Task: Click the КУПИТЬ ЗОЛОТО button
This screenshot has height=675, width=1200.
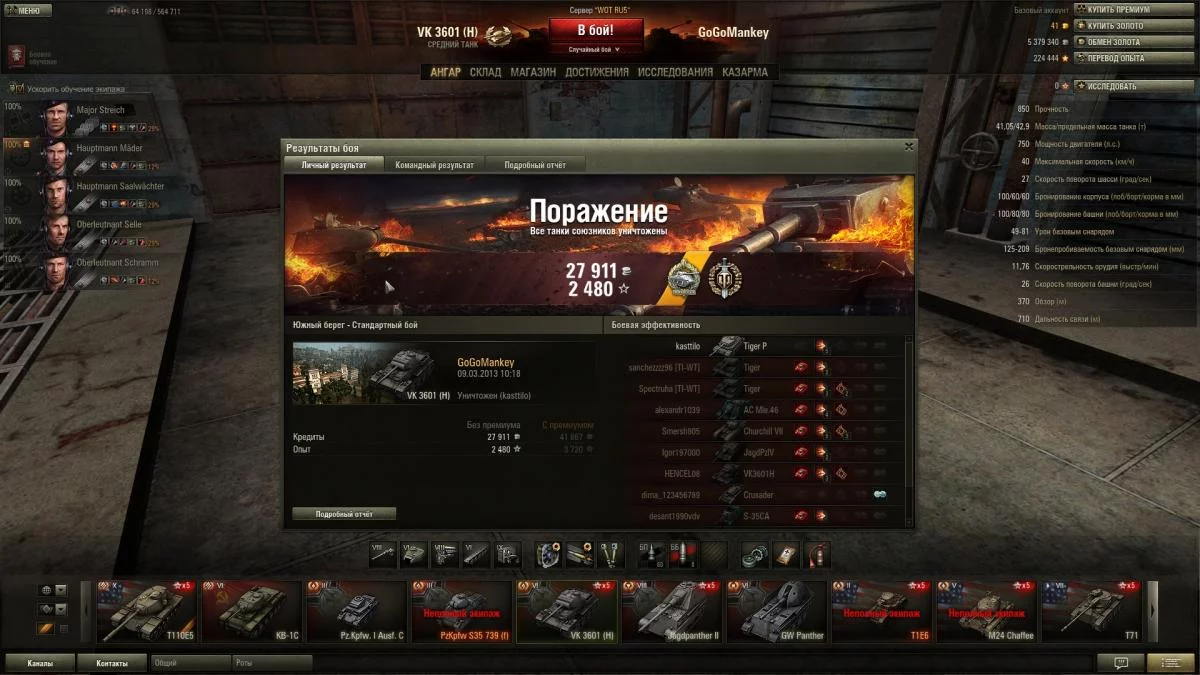Action: pos(1118,26)
